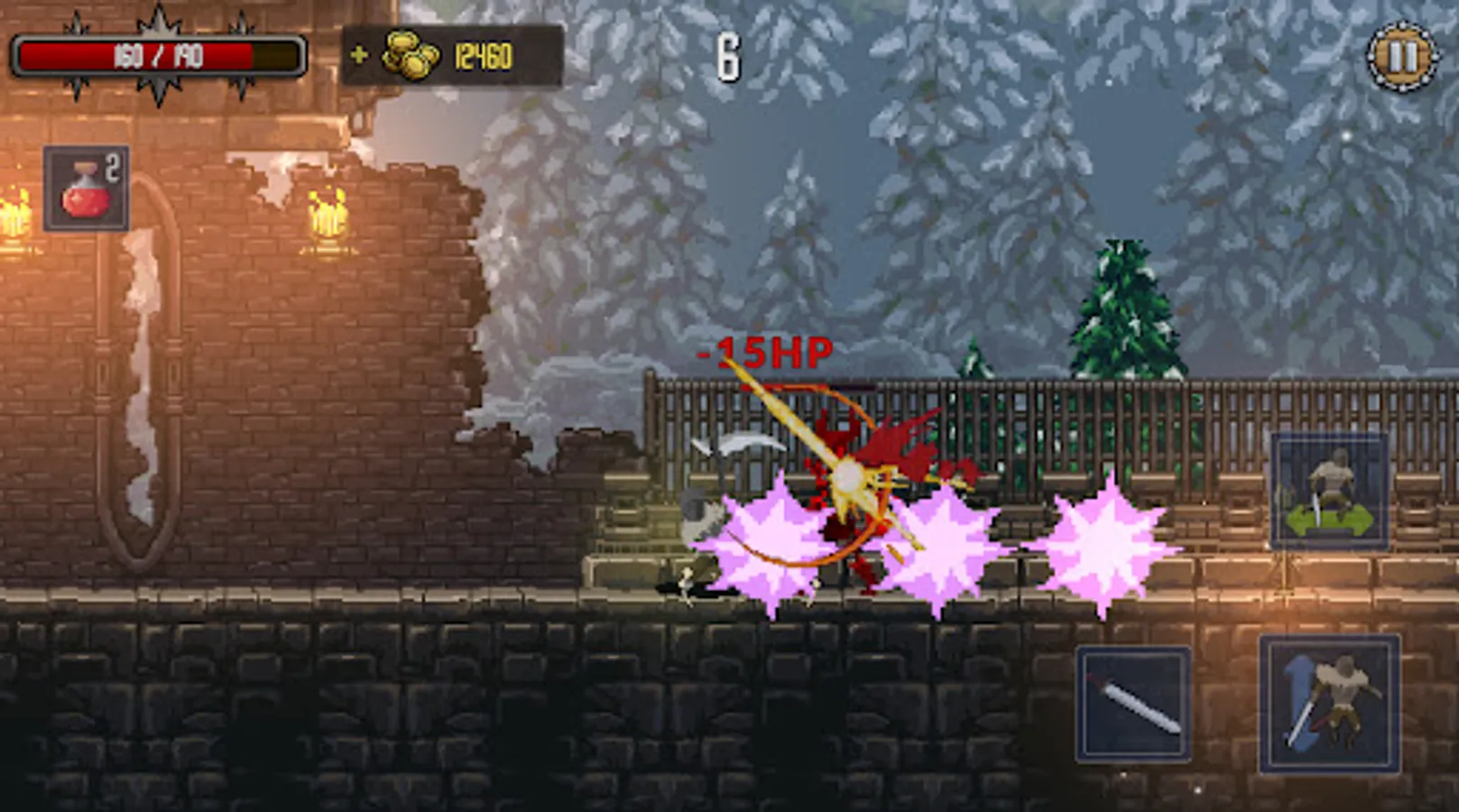The width and height of the screenshot is (1459, 812).
Task: Tap the plus next to gold coins
Action: coord(359,56)
